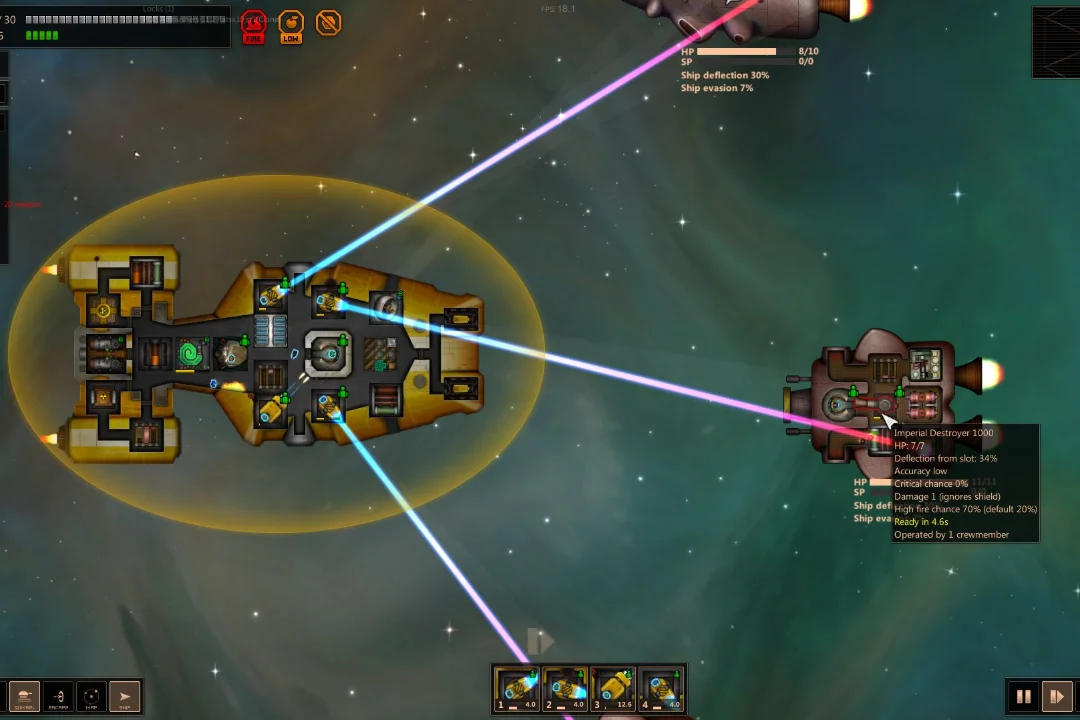
Task: Open the Ship view button
Action: click(x=124, y=696)
